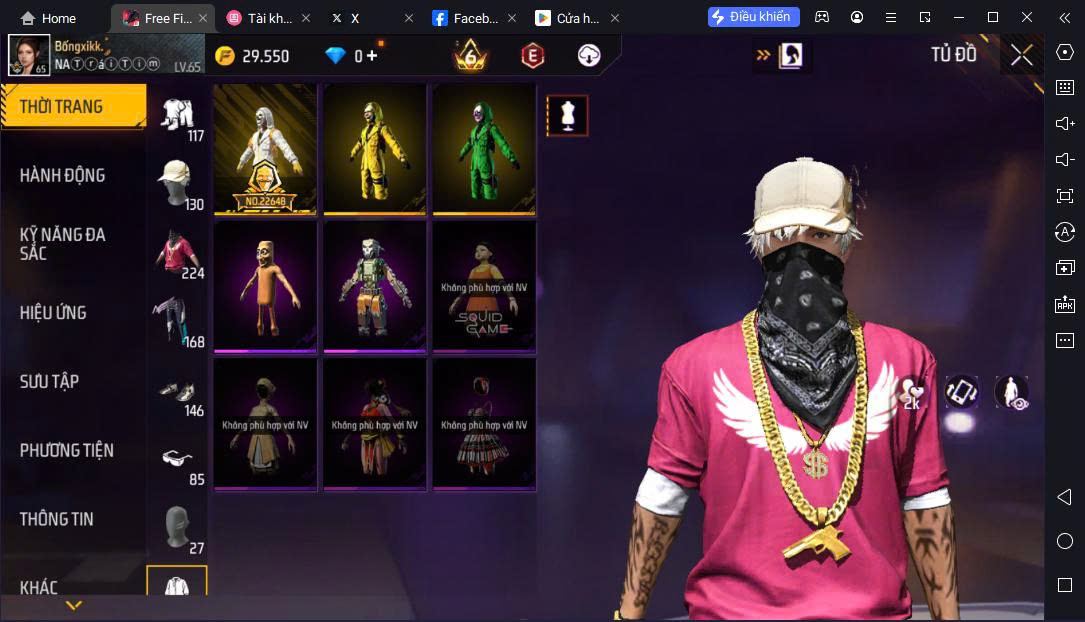Open the PHƯƠNG TIỆN category
The image size is (1085, 622).
click(66, 450)
